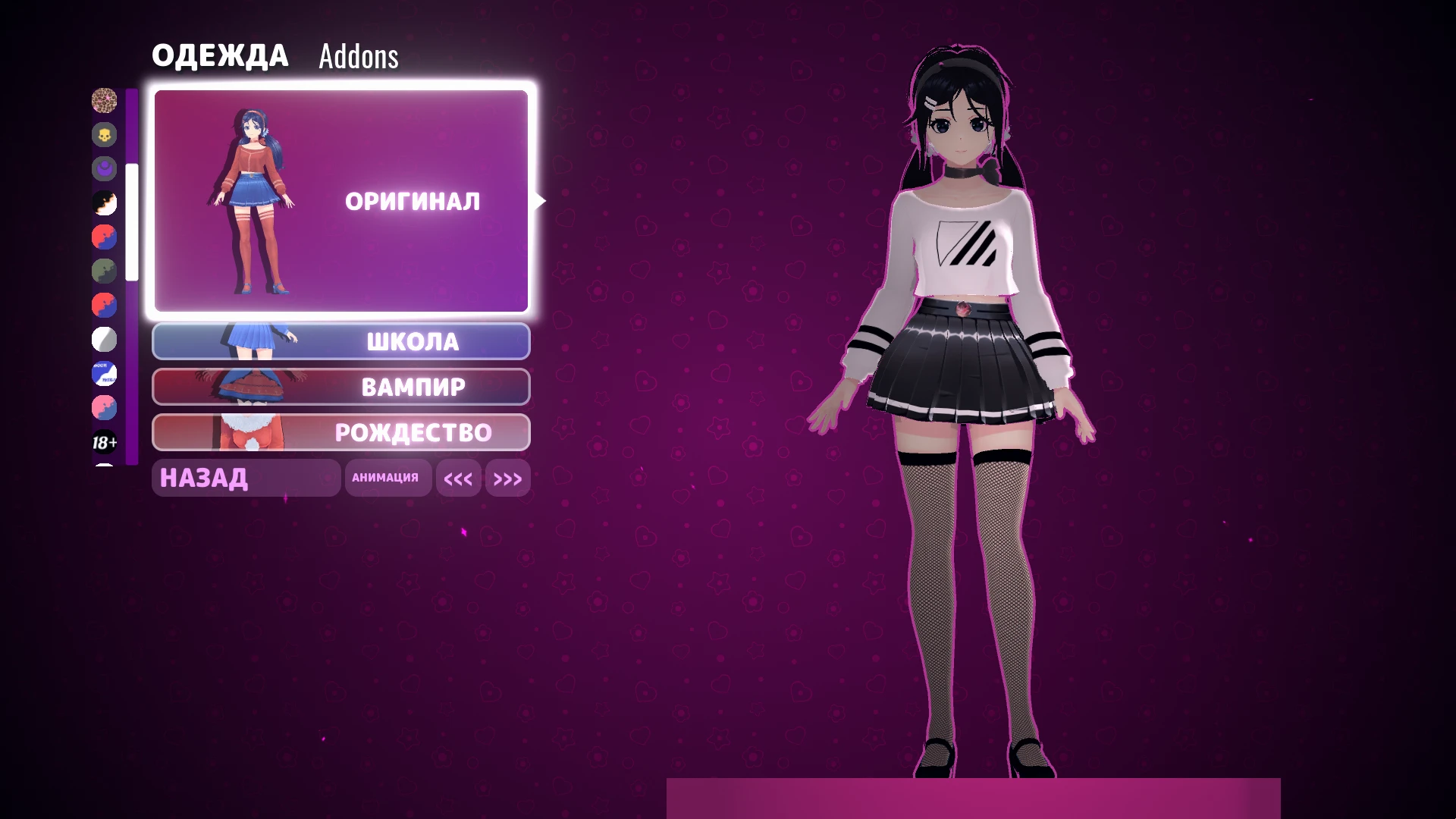Click the back arrows for previous outfit page
The width and height of the screenshot is (1456, 819).
coord(458,478)
